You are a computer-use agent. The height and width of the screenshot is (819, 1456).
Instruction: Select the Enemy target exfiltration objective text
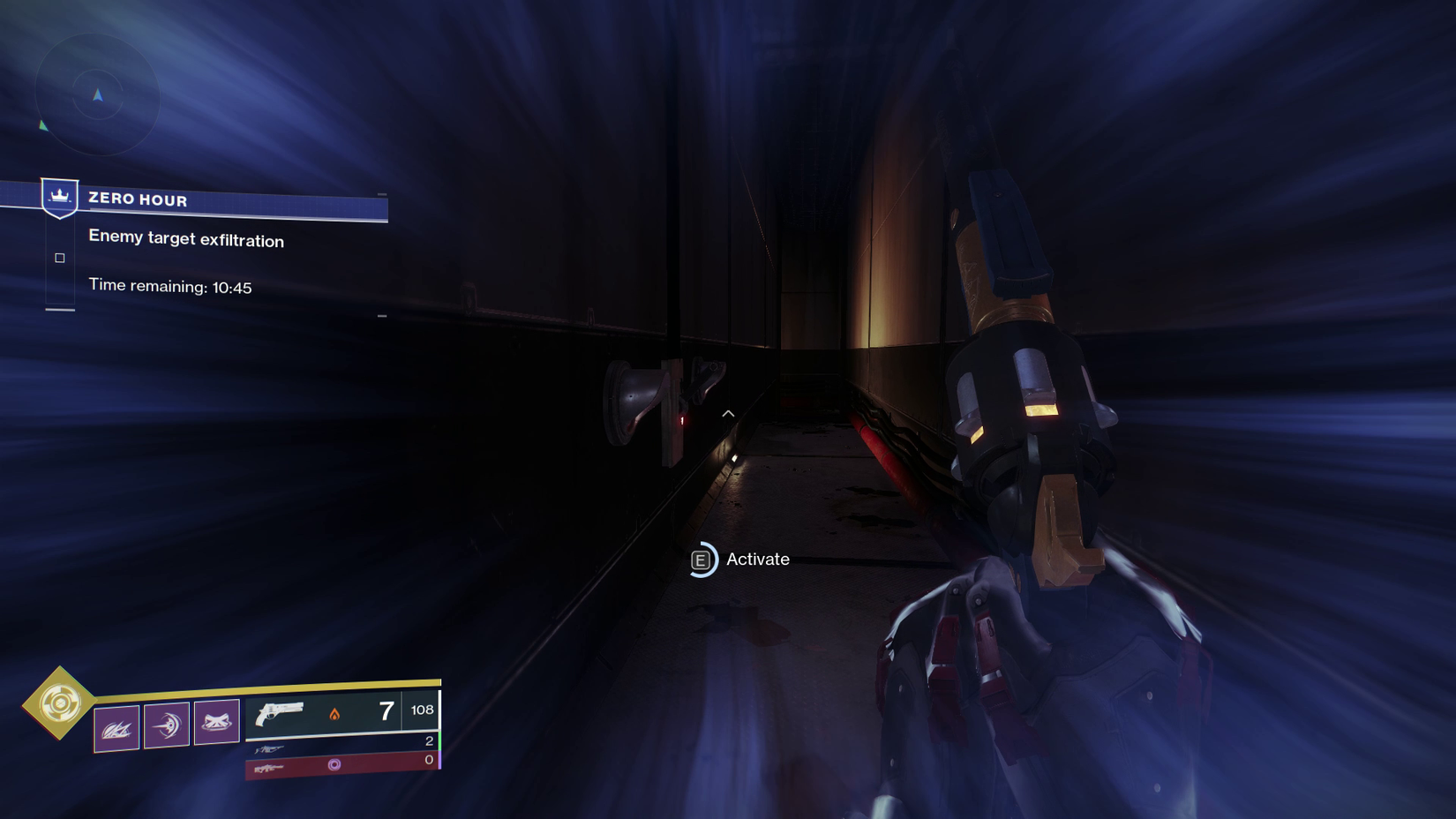point(185,239)
